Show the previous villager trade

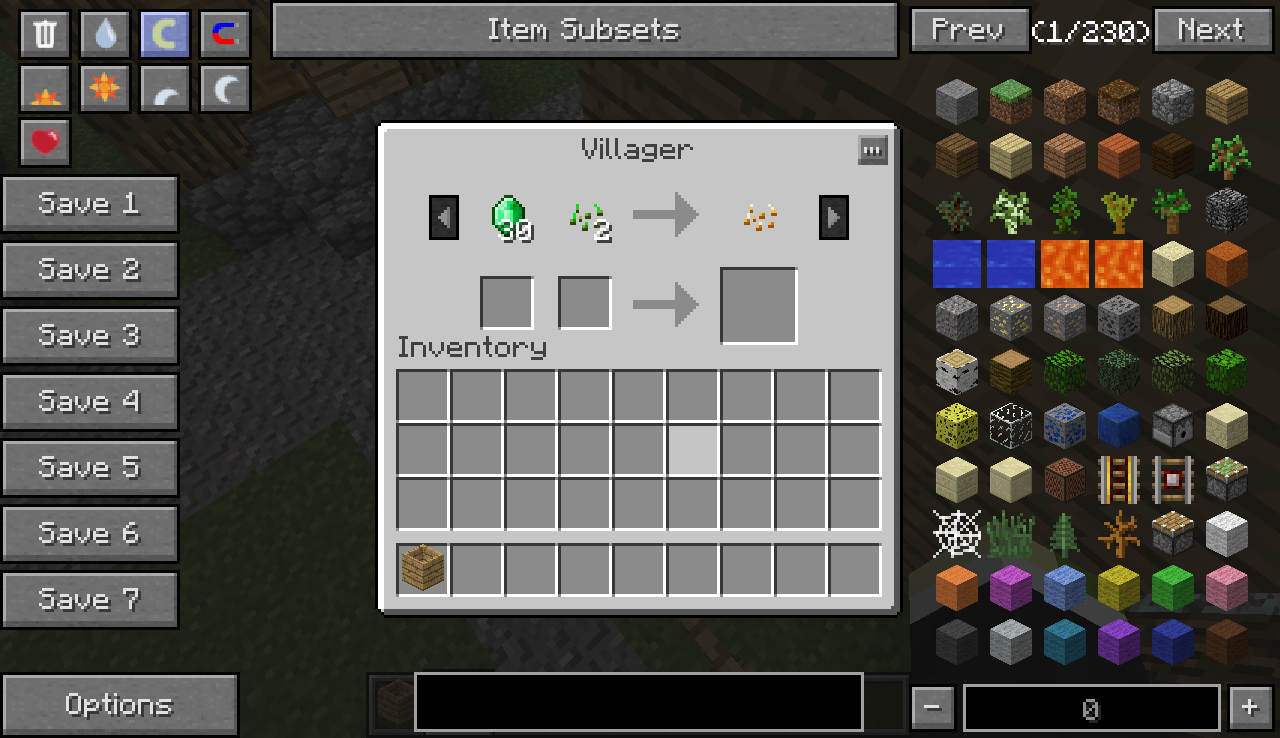[444, 217]
